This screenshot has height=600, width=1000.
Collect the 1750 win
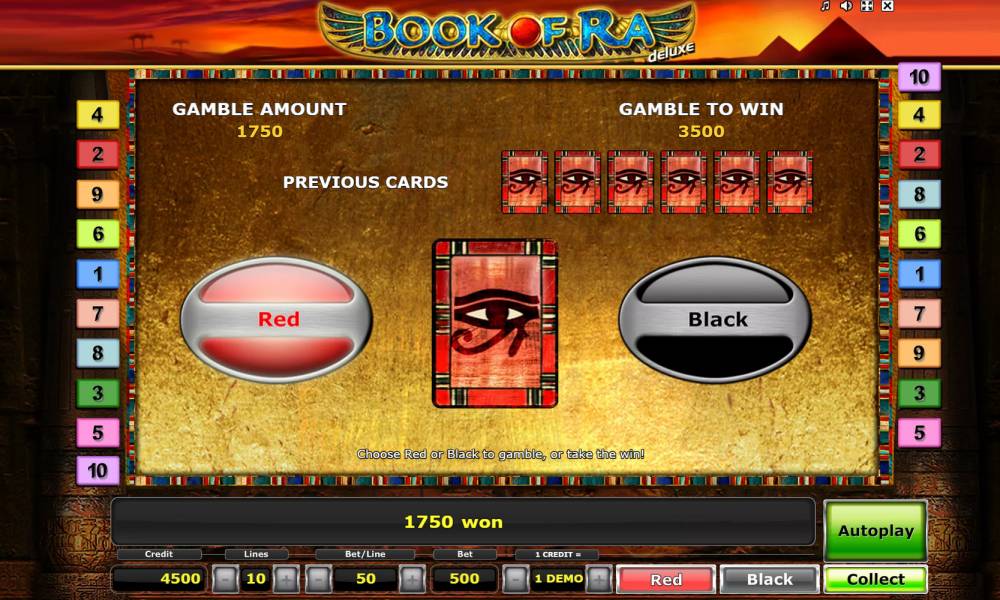pyautogui.click(x=875, y=579)
